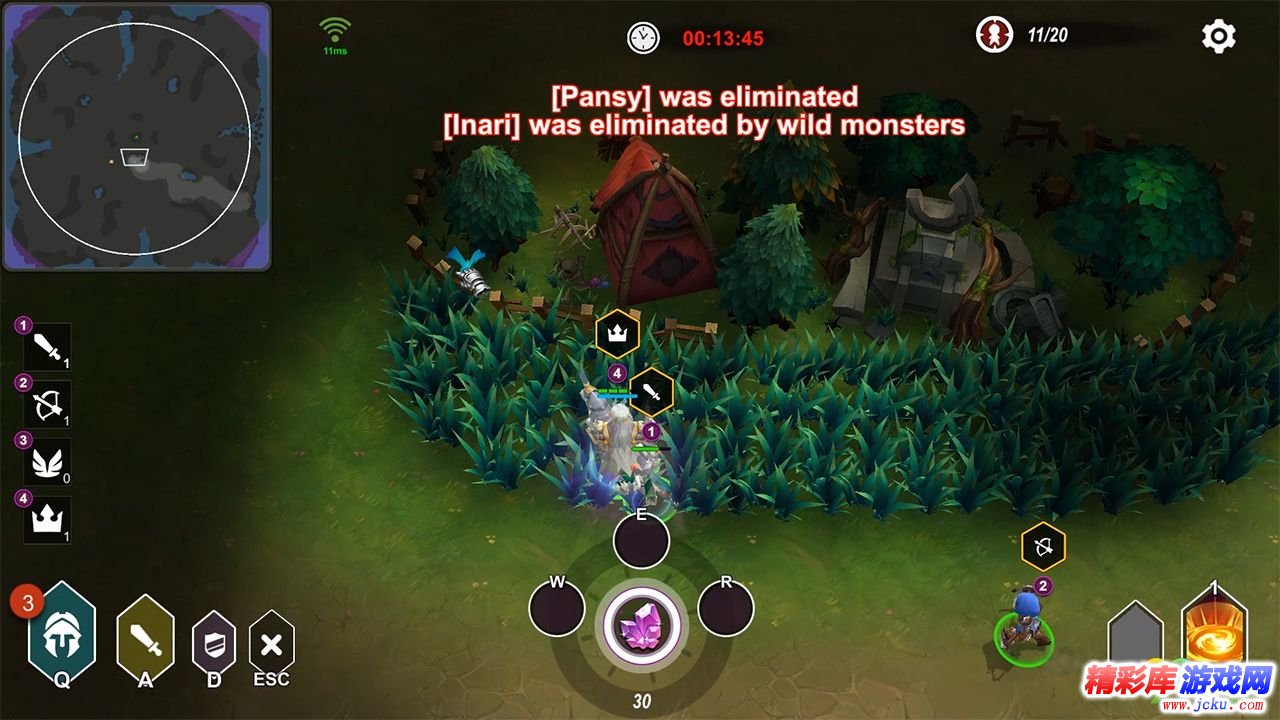Activate the helmet Q button
The width and height of the screenshot is (1280, 720).
(x=62, y=632)
